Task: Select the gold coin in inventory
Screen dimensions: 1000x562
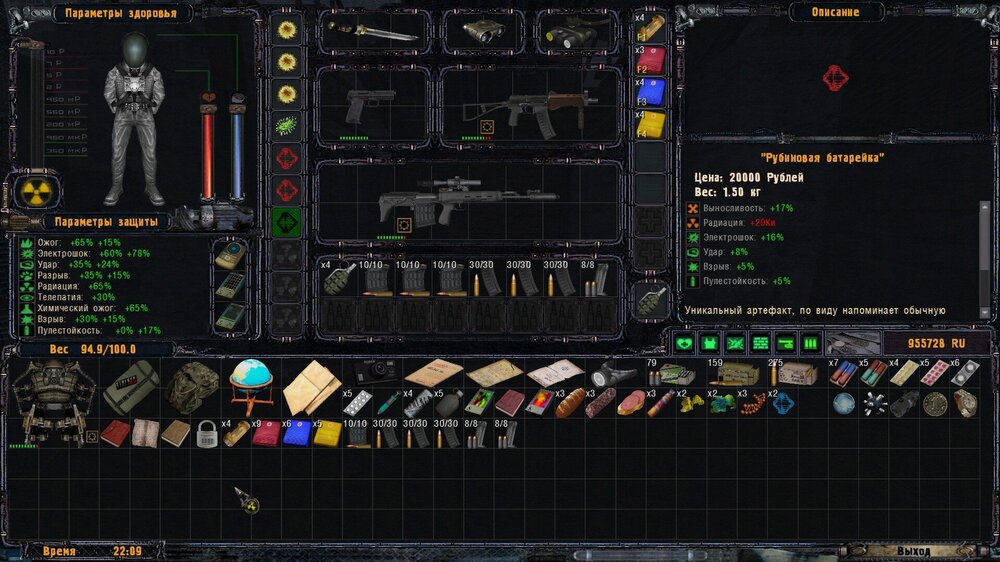Action: [x=935, y=403]
